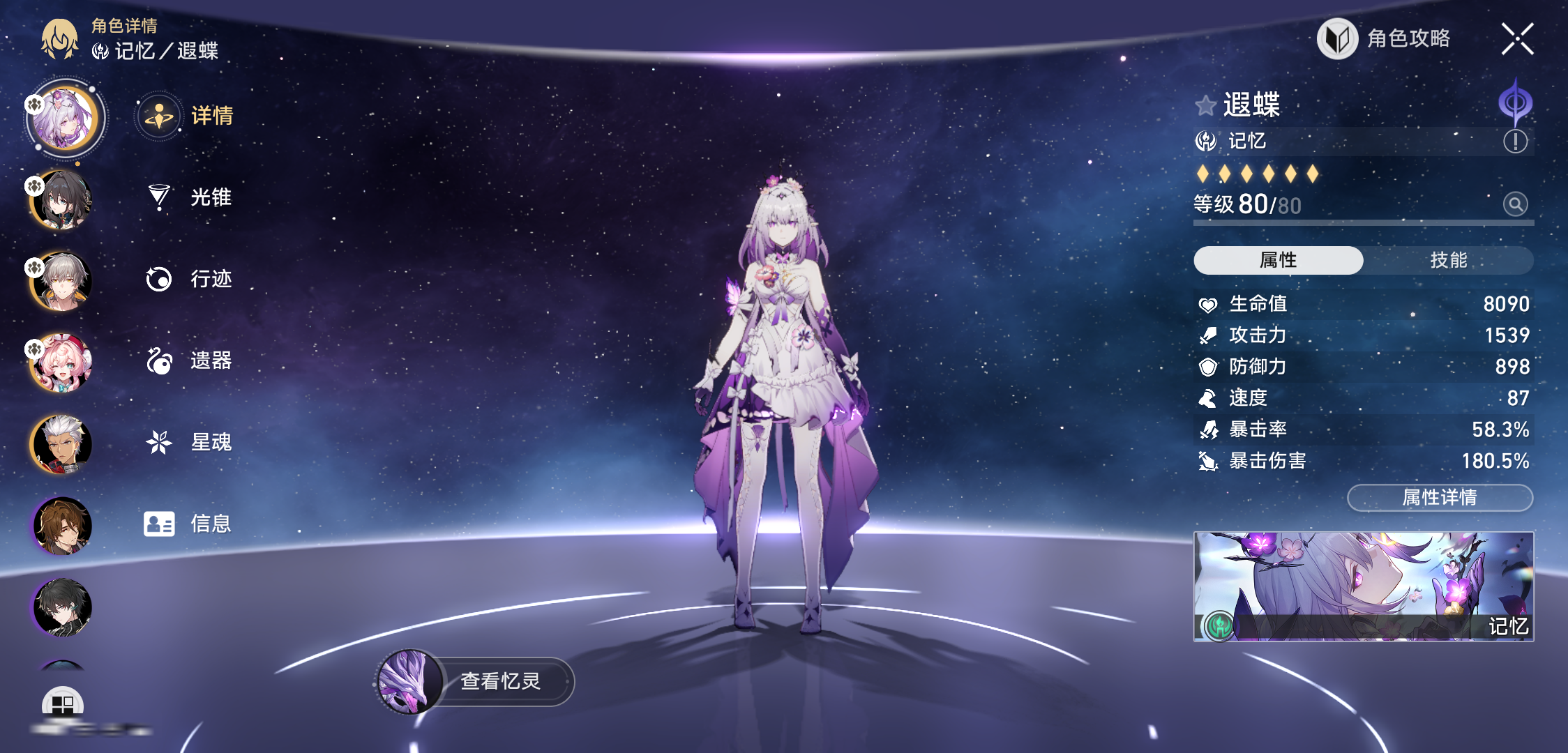The height and width of the screenshot is (753, 1568).
Task: Select the 属性 attributes tab
Action: click(x=1278, y=260)
